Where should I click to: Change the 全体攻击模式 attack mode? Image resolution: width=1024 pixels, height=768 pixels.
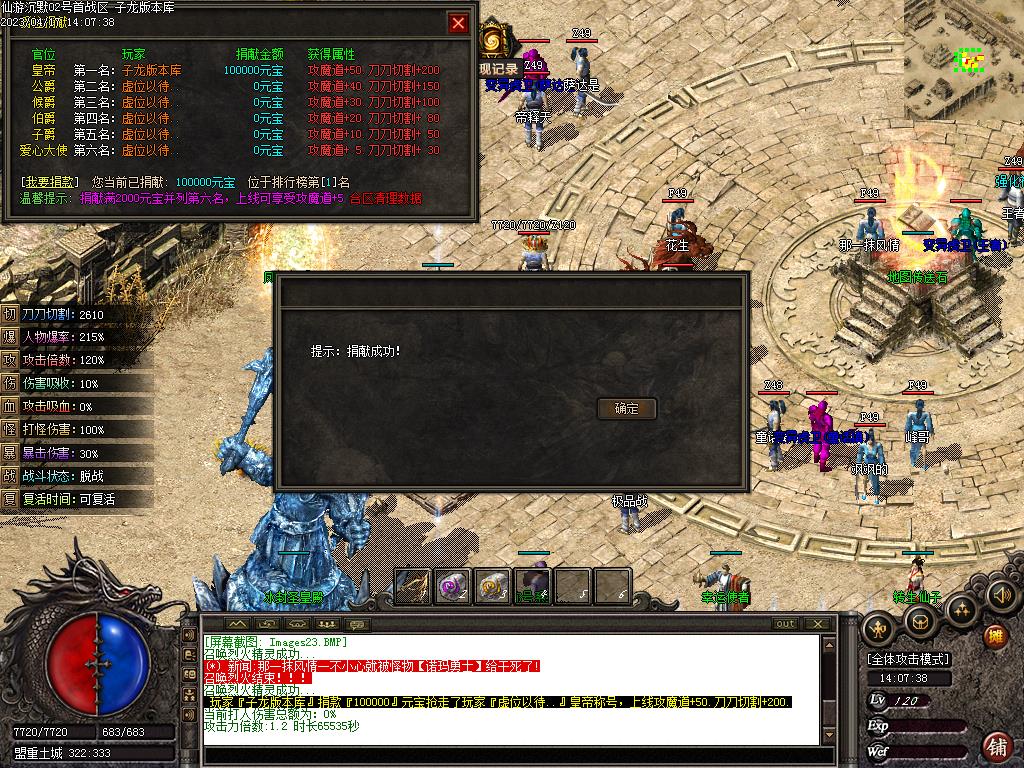tap(909, 660)
